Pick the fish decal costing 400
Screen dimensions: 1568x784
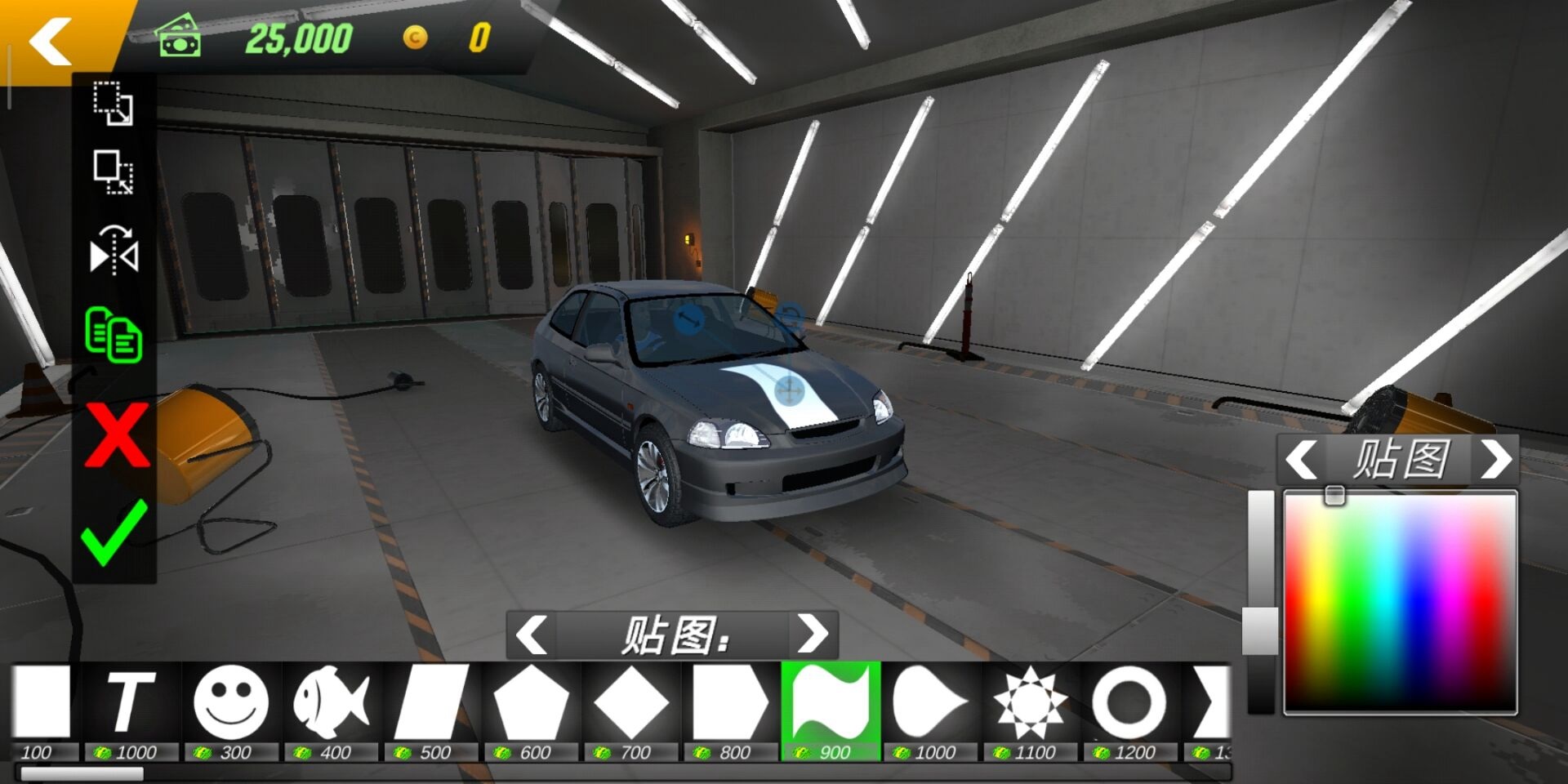(x=331, y=702)
